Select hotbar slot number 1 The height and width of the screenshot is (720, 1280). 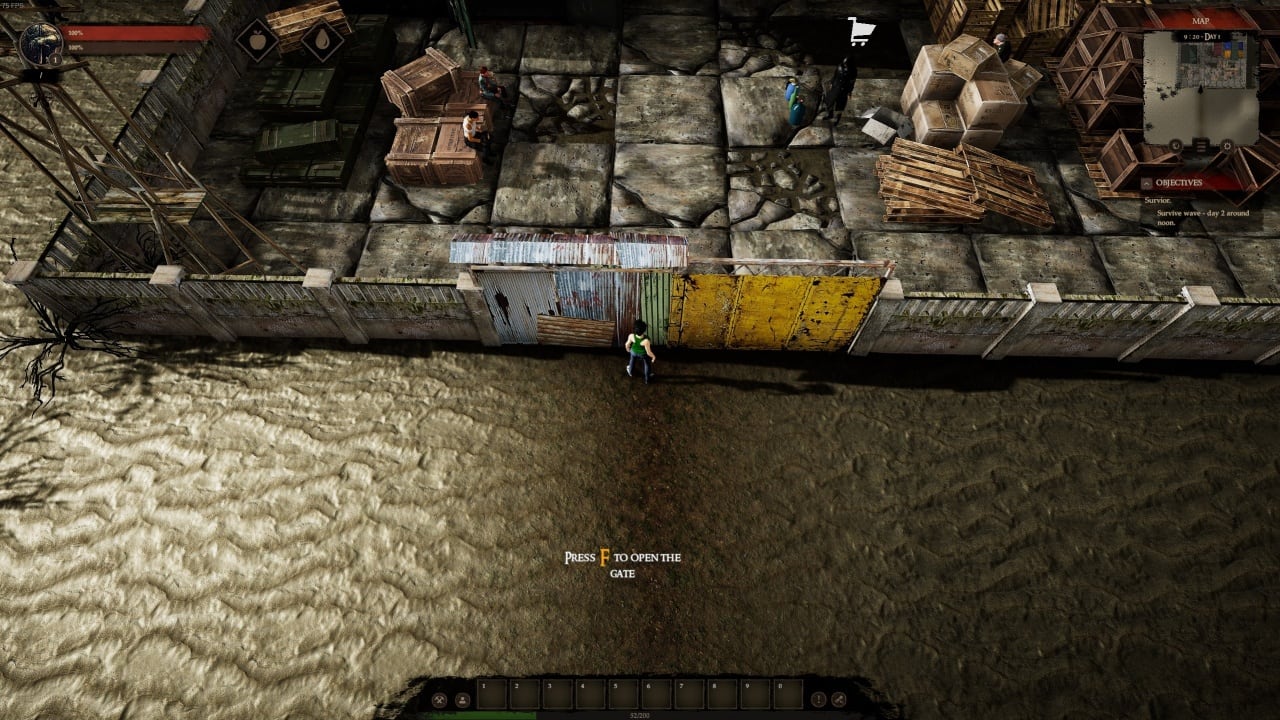(x=492, y=693)
